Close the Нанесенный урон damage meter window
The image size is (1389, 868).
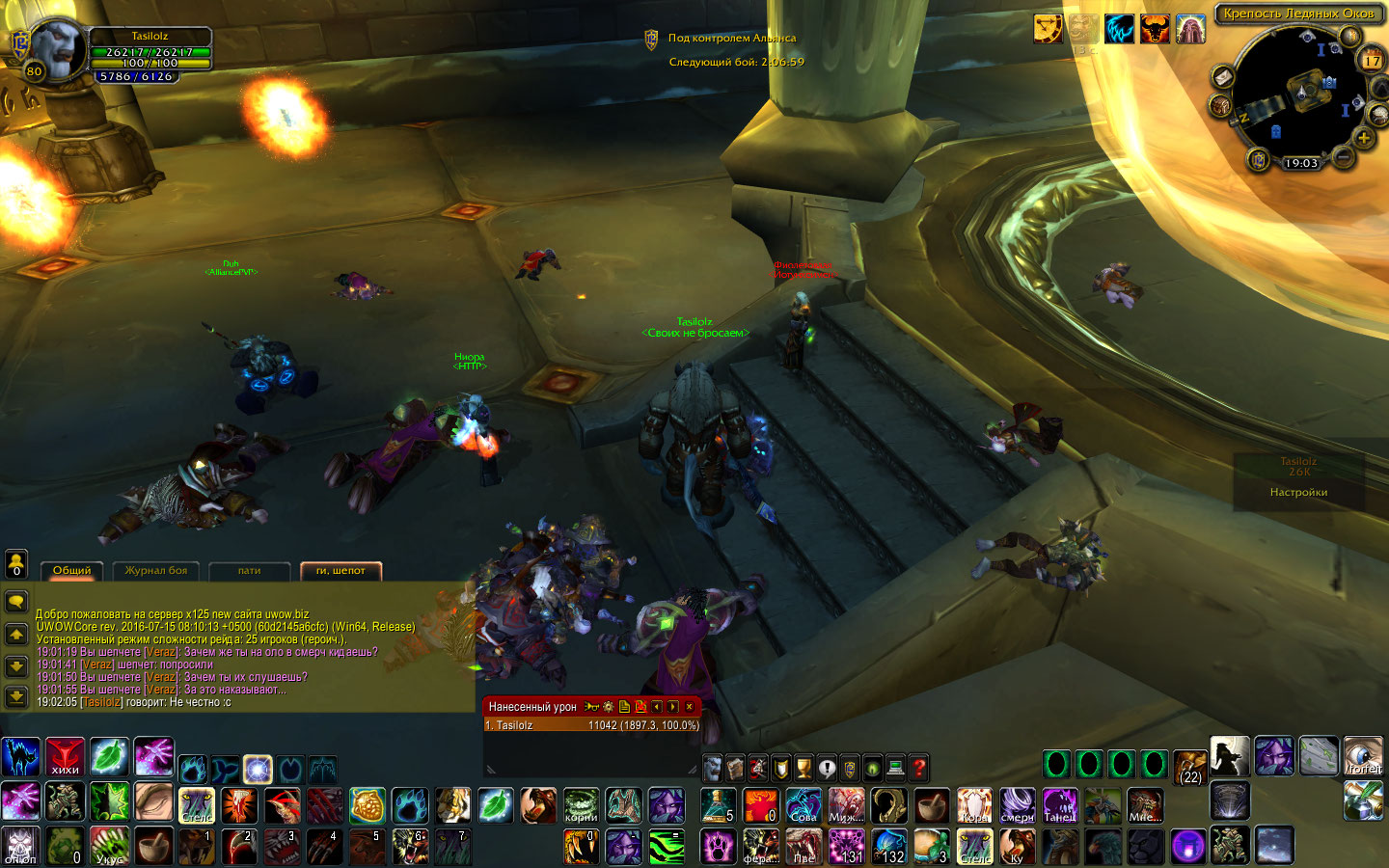(x=689, y=707)
